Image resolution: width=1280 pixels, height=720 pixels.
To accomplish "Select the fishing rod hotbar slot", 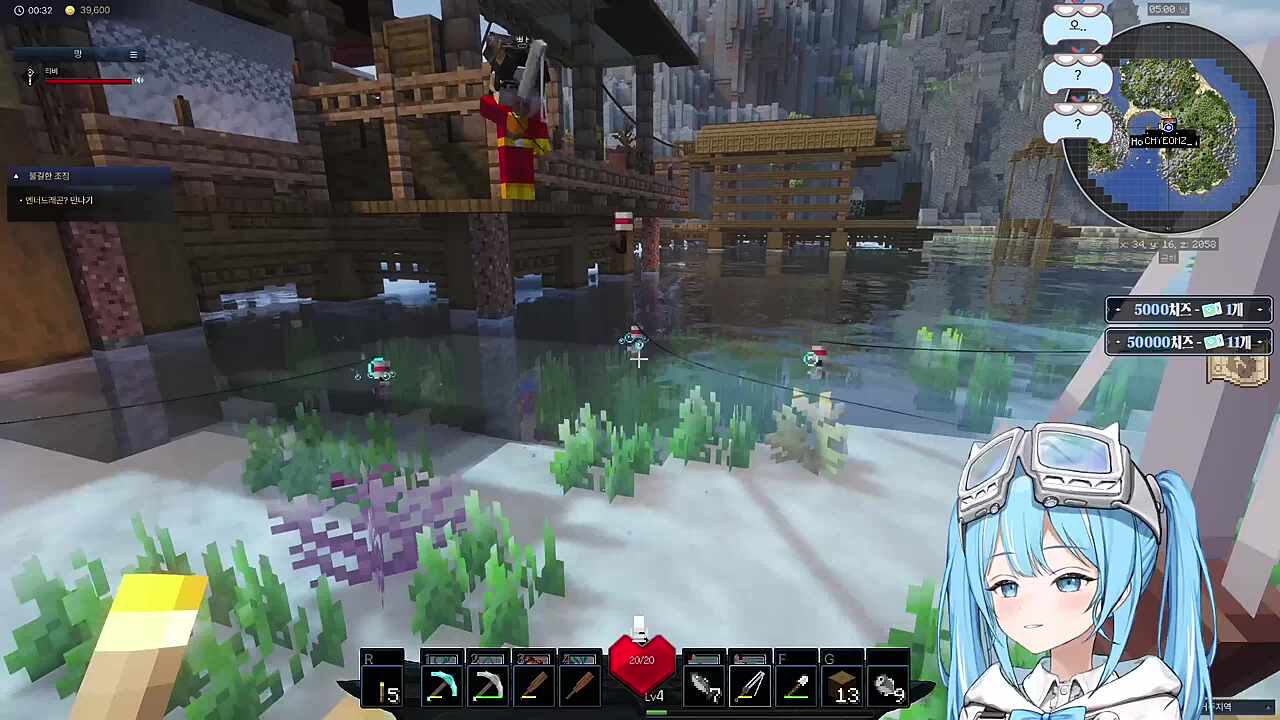I will (x=751, y=686).
